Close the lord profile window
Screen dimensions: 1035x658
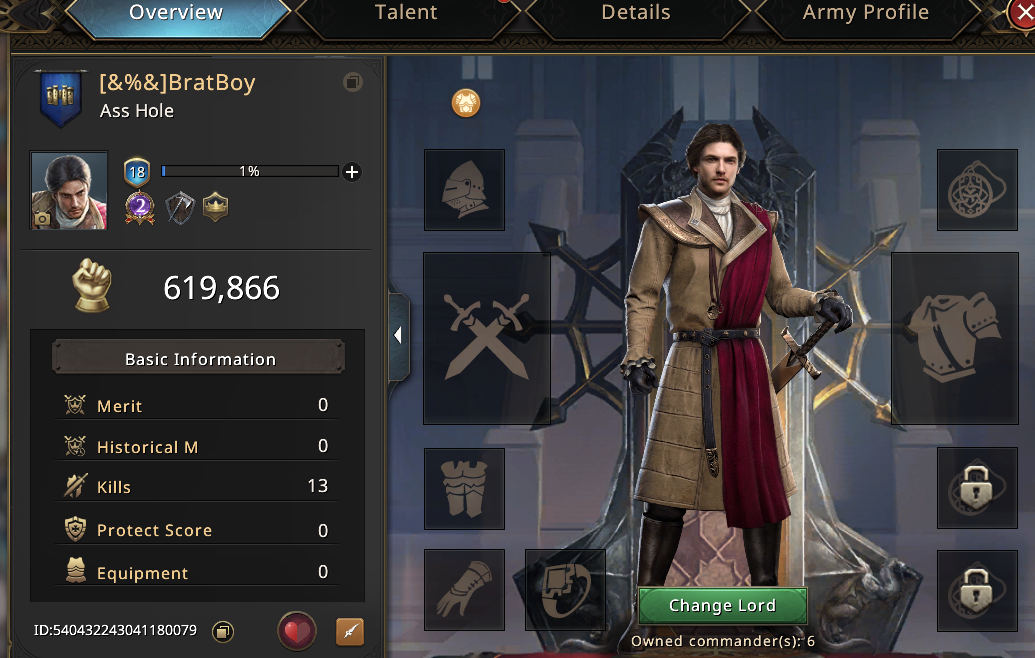click(x=1023, y=12)
